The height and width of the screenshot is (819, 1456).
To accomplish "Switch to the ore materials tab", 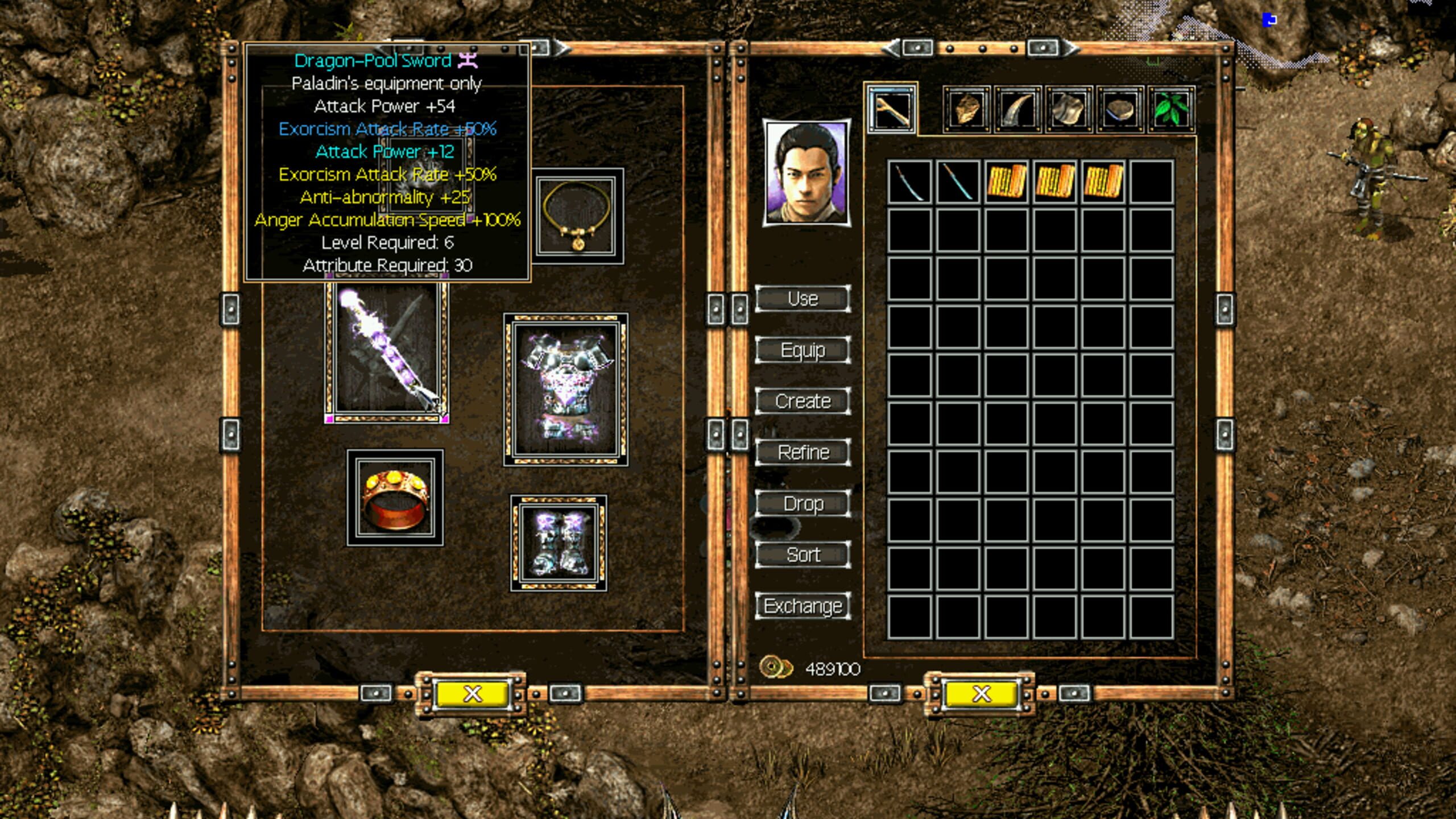I will pos(967,111).
